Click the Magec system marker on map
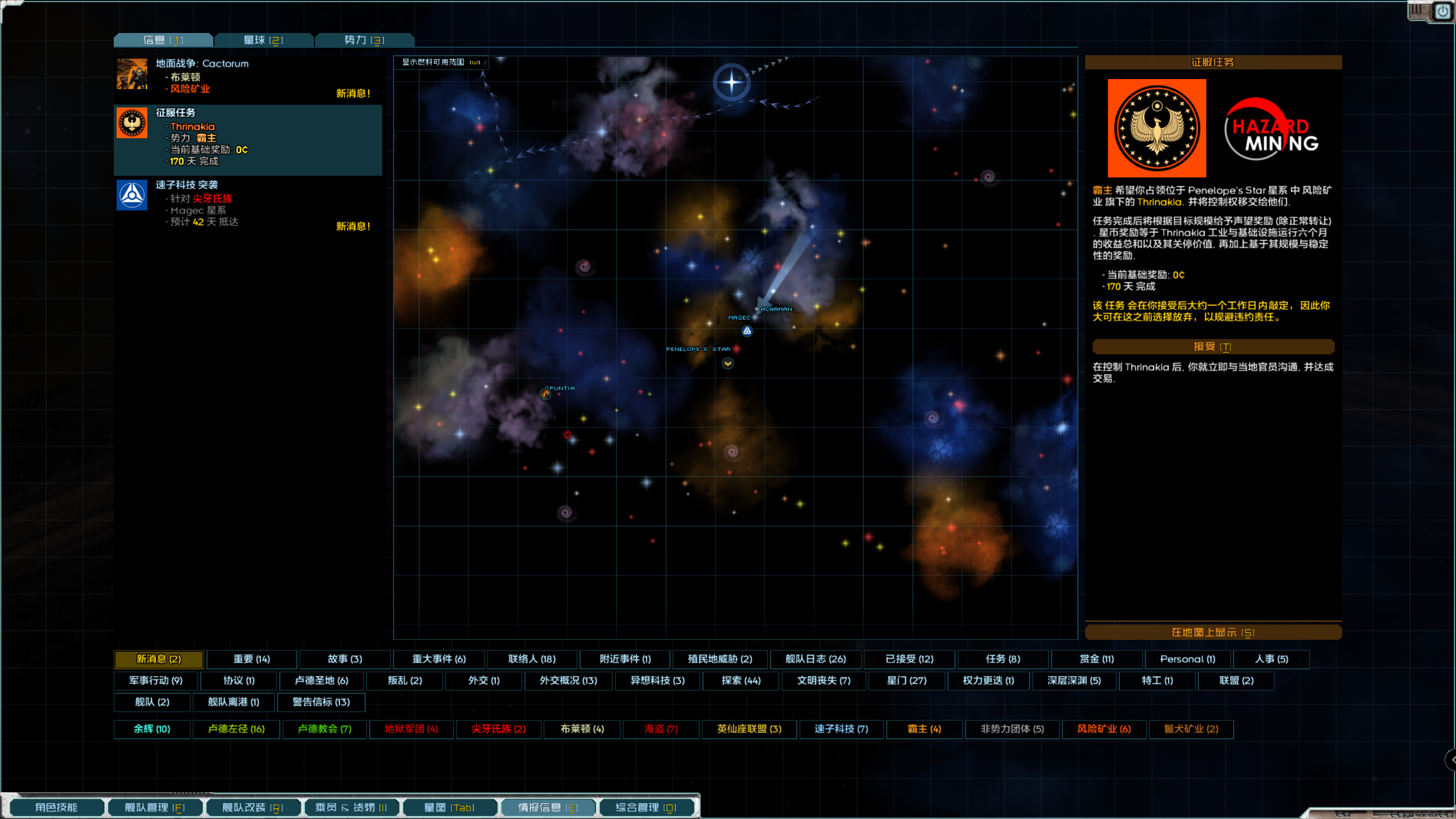 tap(747, 331)
